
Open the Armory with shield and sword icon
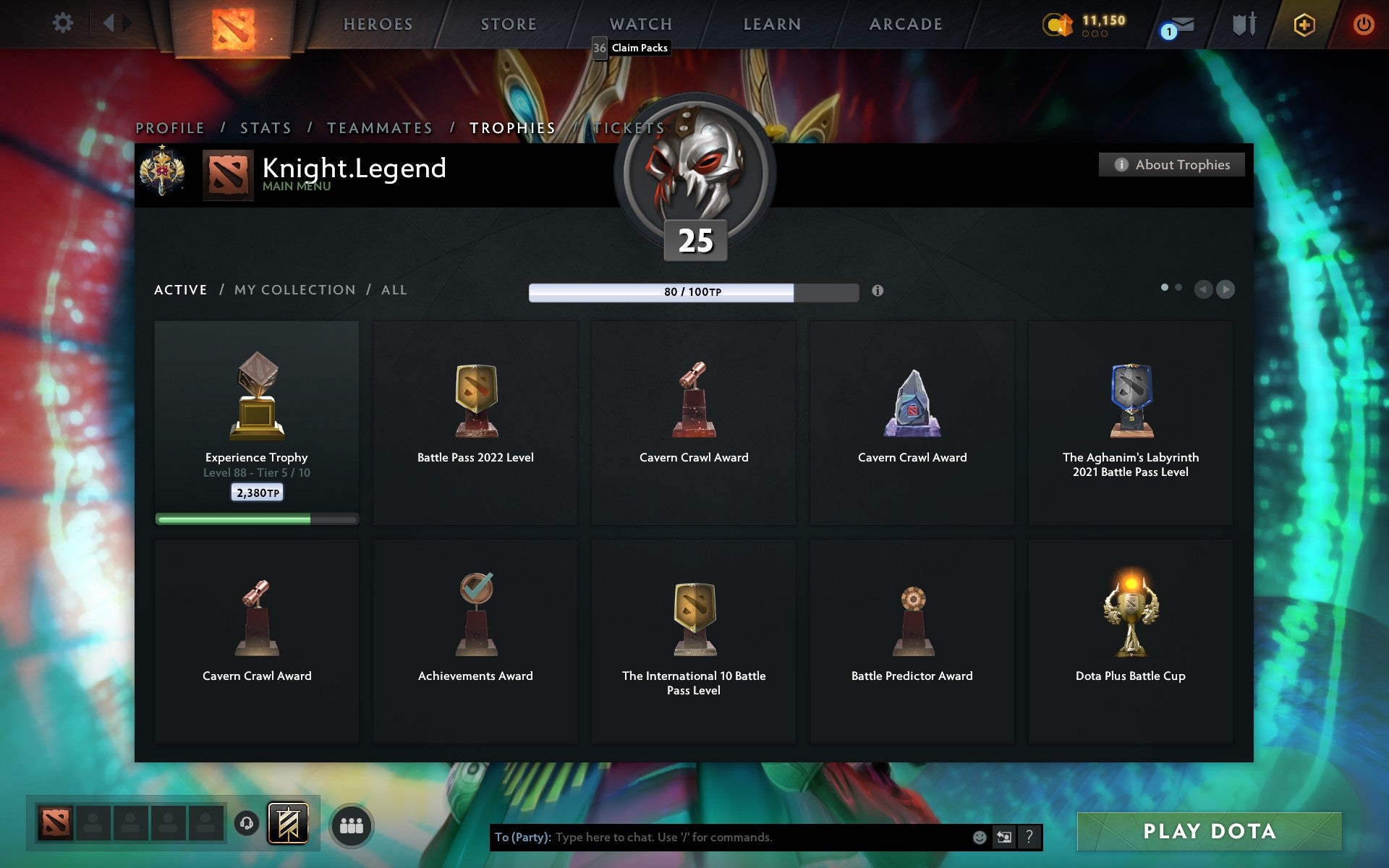click(x=1242, y=24)
